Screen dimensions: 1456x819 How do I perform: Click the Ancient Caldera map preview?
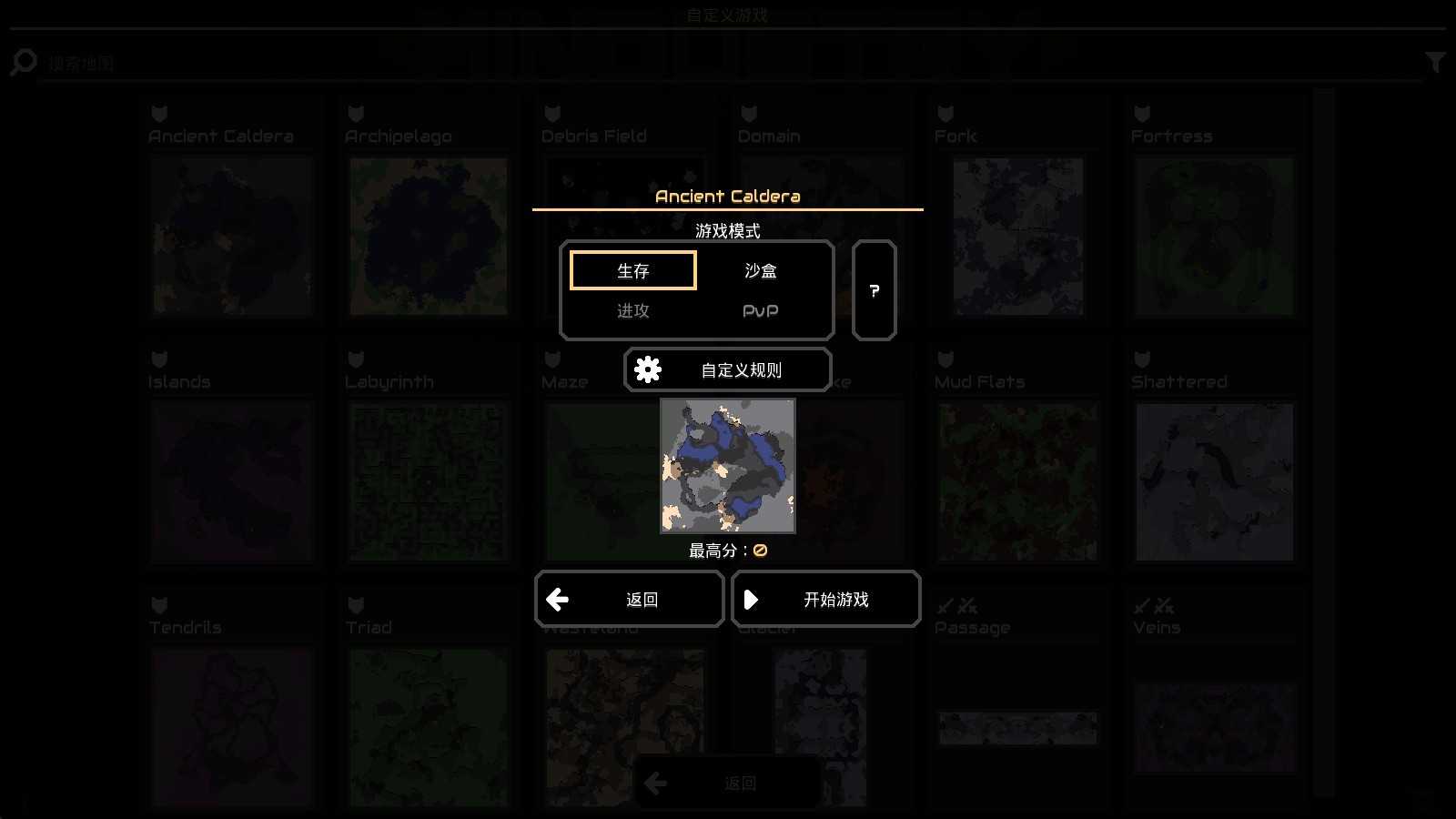[727, 465]
